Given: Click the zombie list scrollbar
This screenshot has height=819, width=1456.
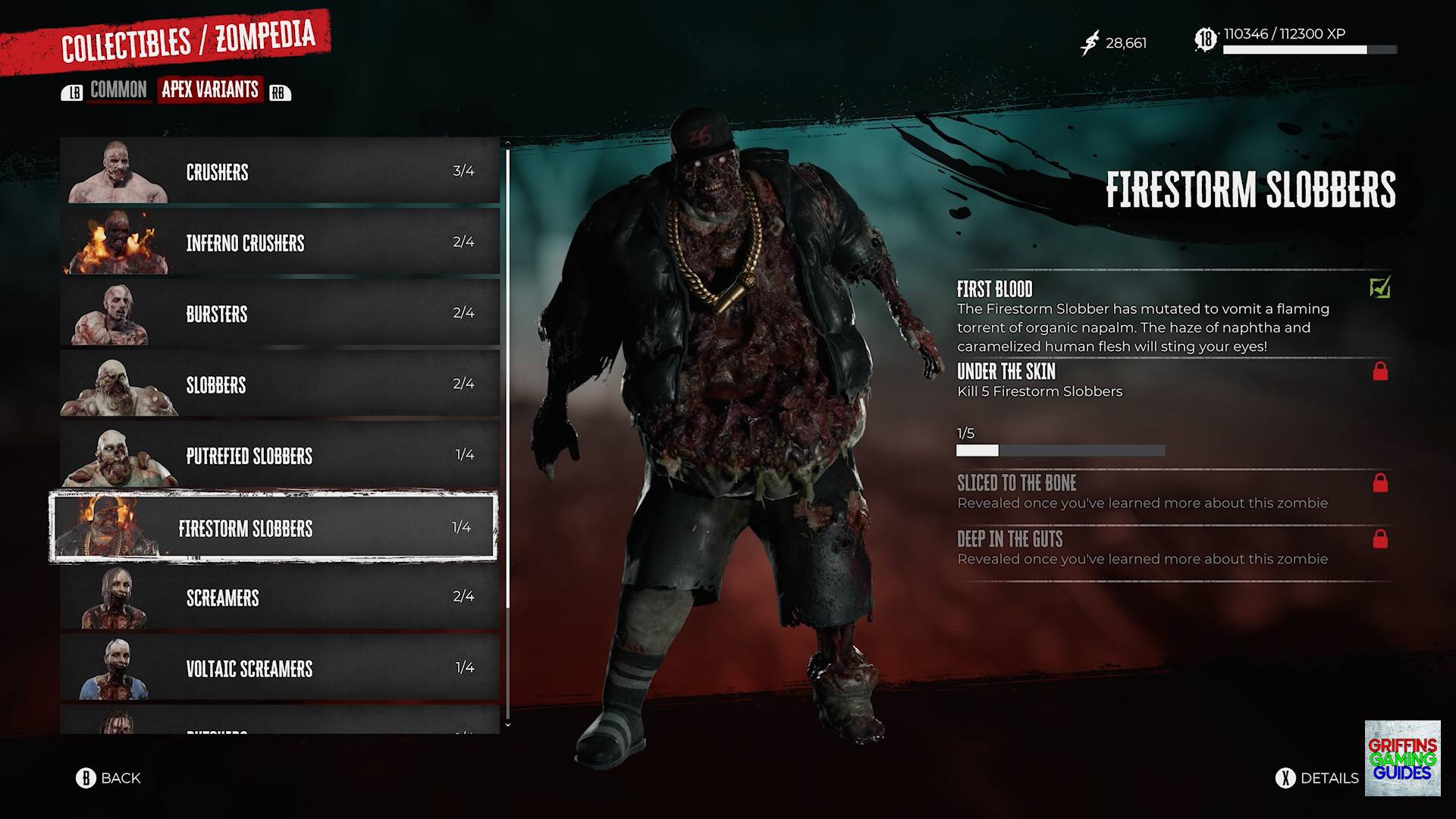Looking at the screenshot, I should pyautogui.click(x=507, y=432).
